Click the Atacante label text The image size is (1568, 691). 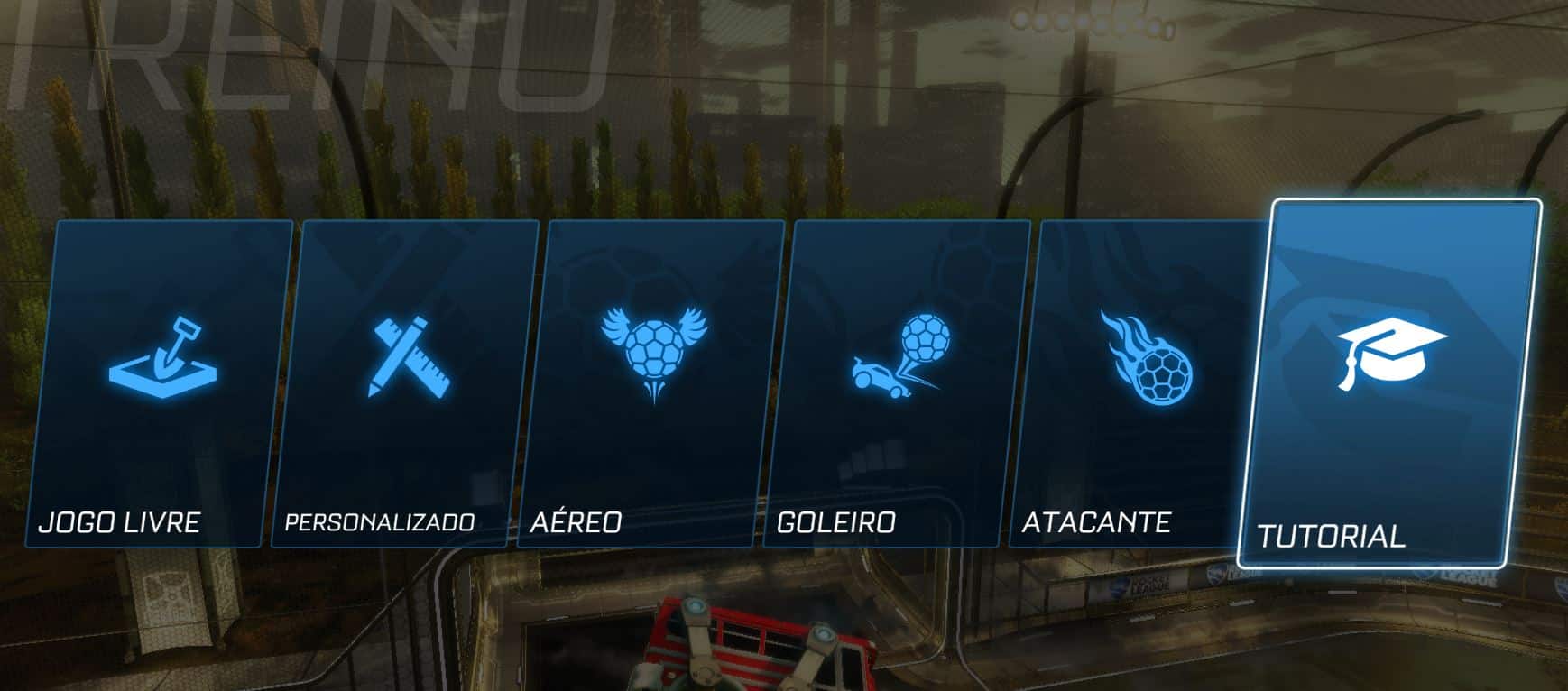tap(1097, 521)
